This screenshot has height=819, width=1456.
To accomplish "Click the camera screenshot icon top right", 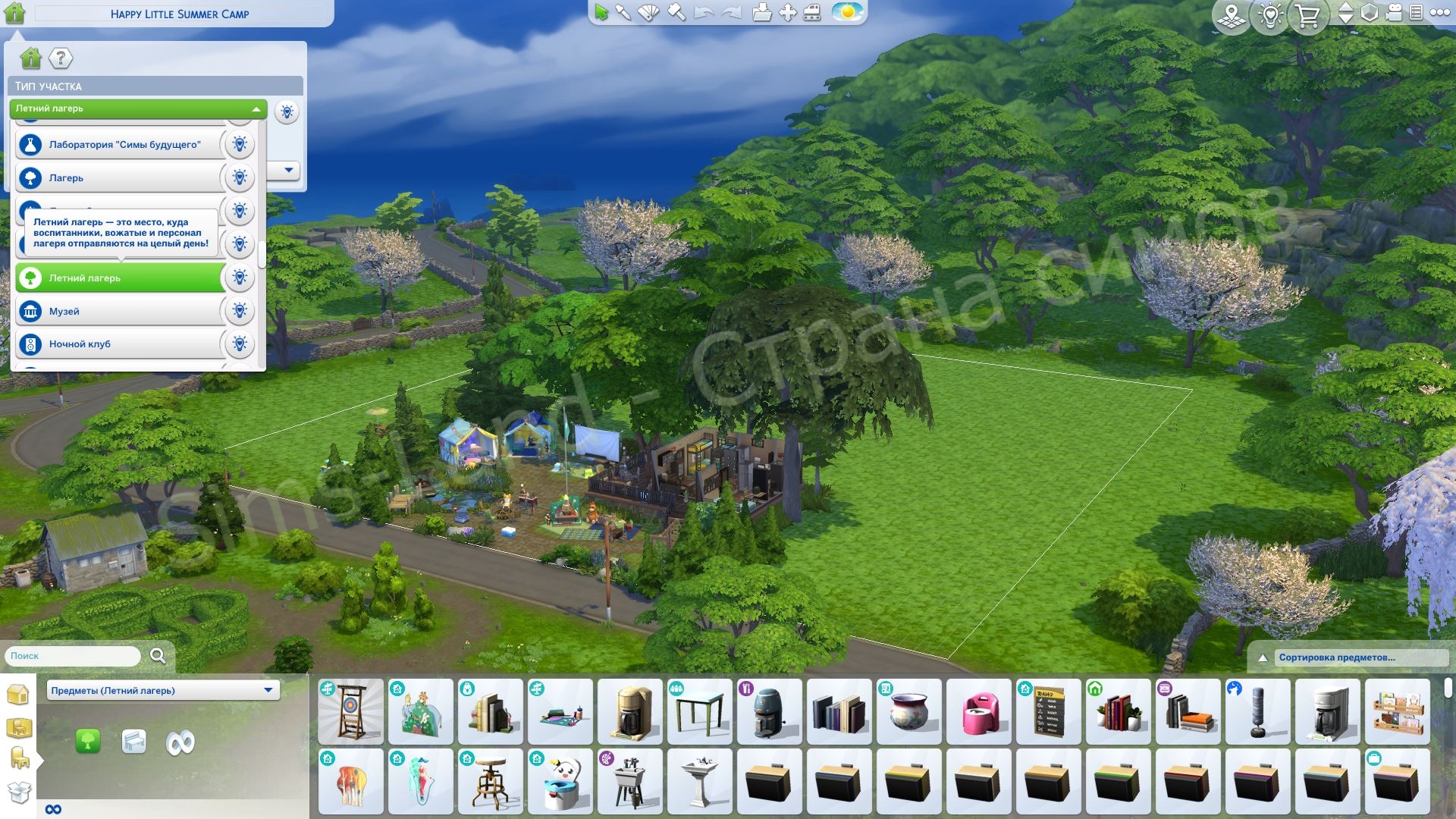I will [x=1393, y=13].
